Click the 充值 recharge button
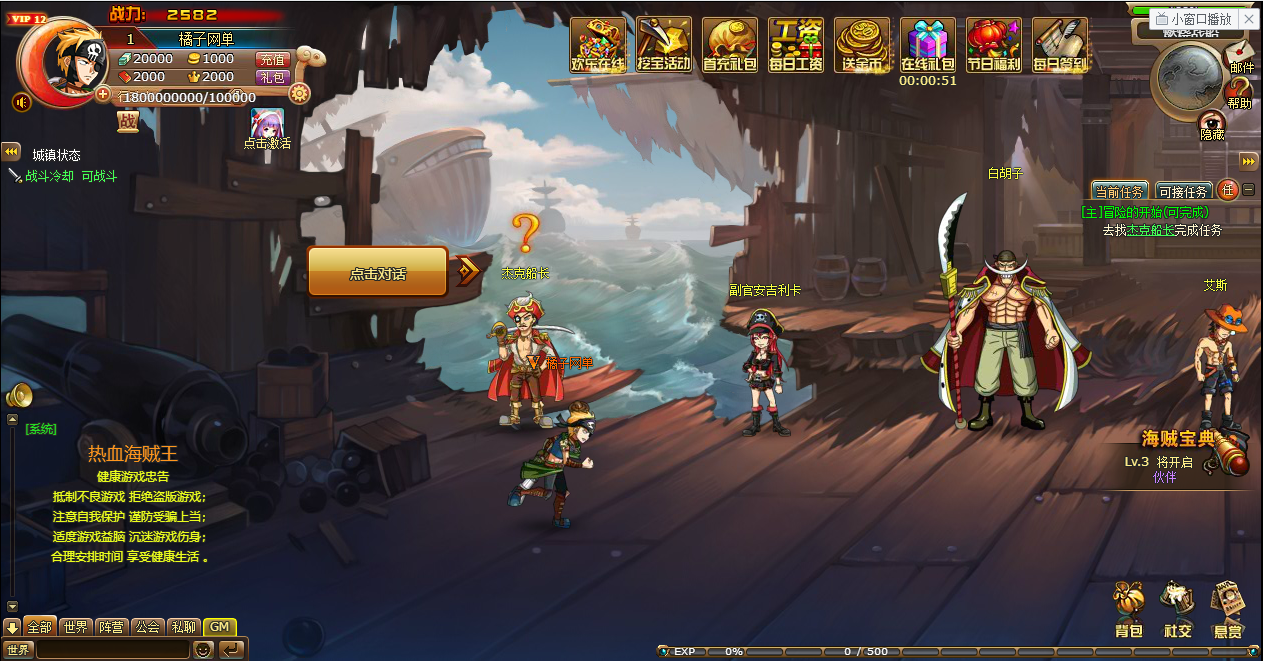 click(272, 59)
